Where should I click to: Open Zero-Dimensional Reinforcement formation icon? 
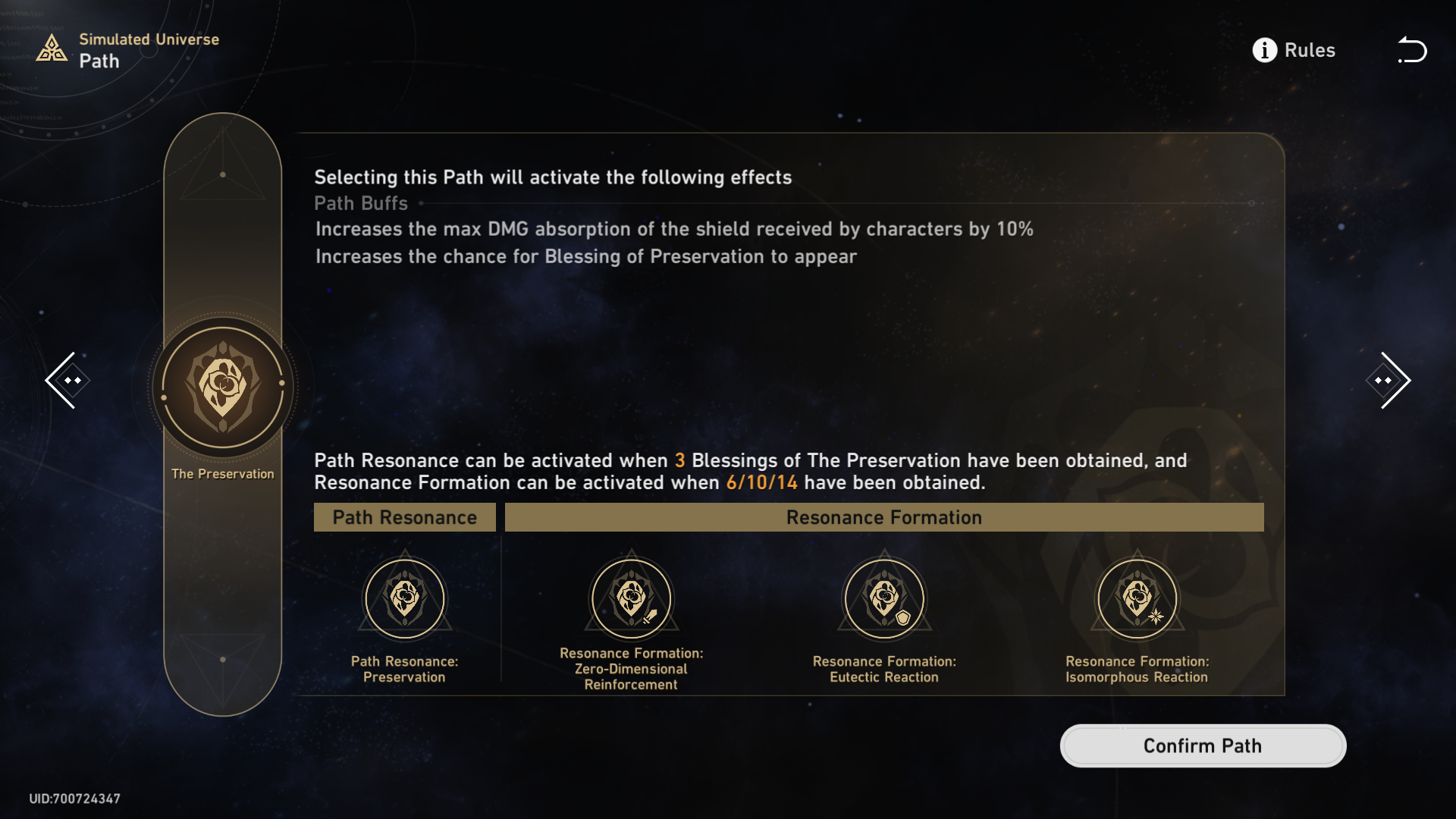(632, 598)
